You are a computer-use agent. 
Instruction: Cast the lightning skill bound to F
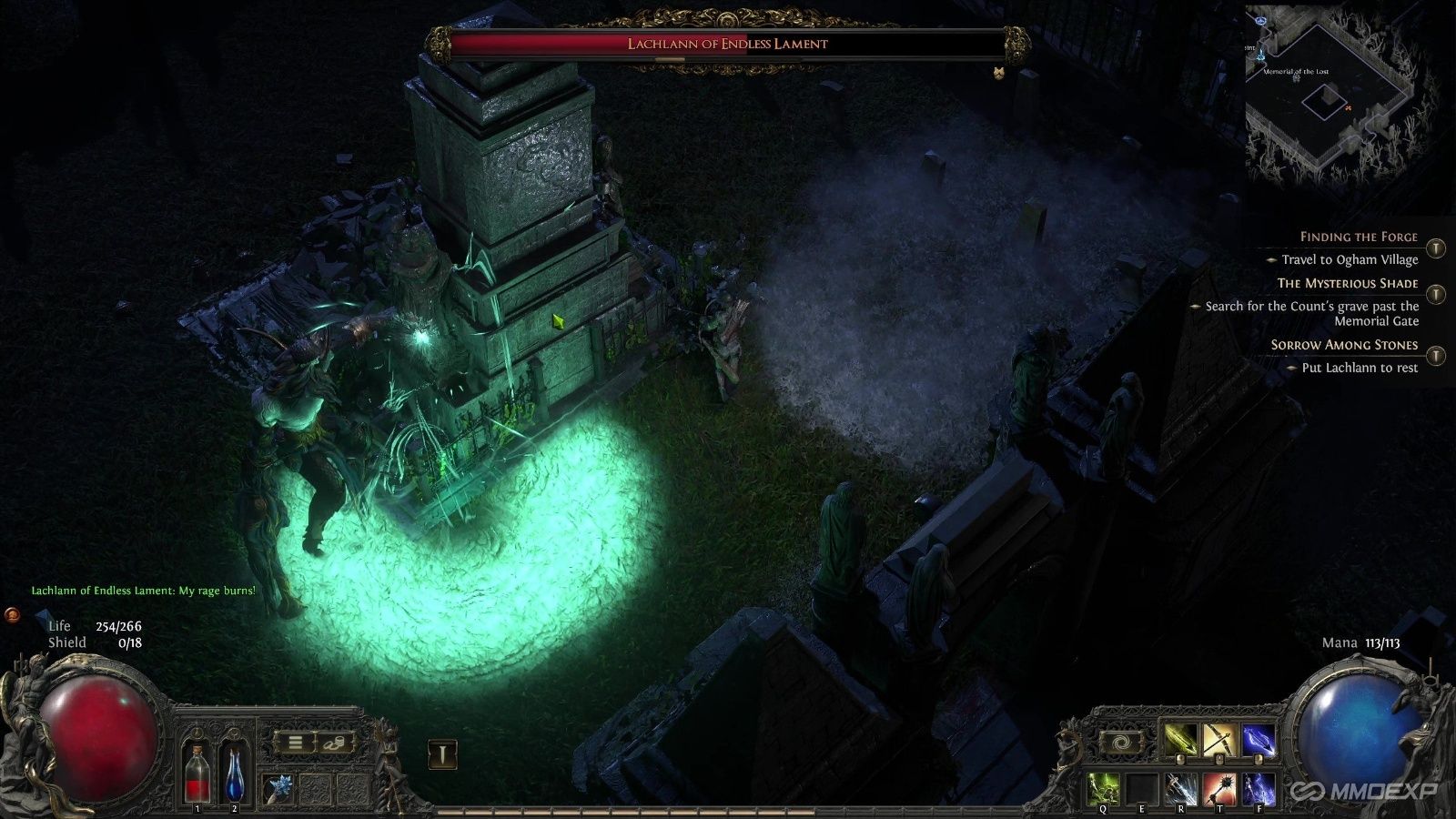[1259, 786]
